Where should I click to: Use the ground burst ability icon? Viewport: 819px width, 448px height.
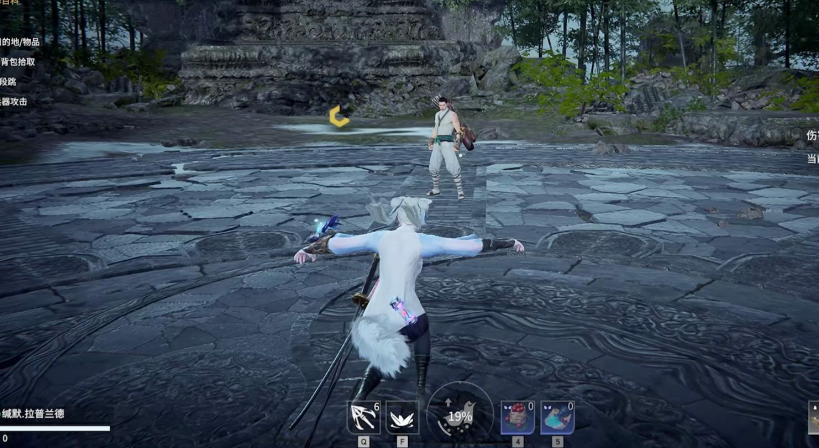click(402, 417)
